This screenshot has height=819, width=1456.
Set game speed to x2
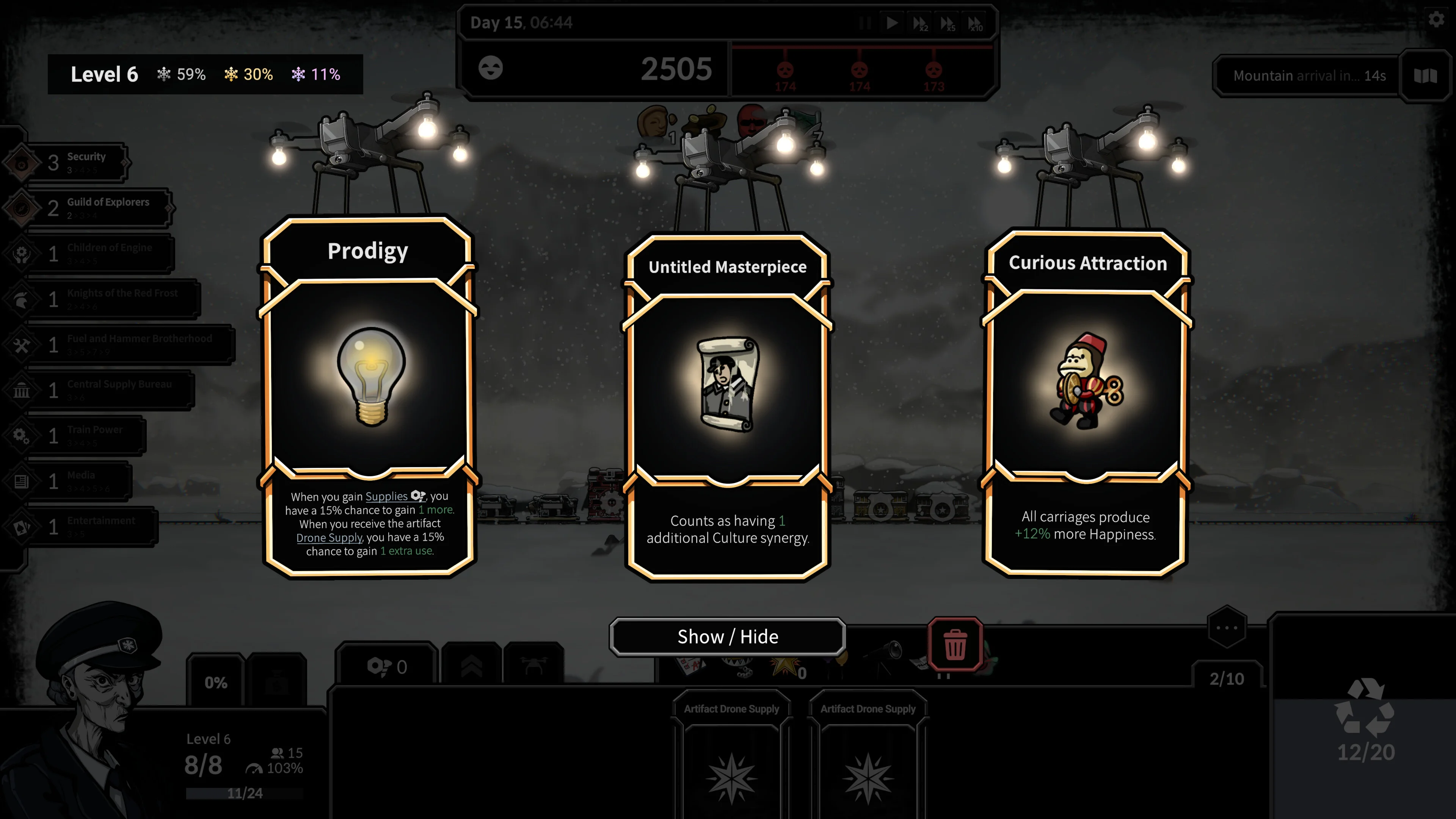pyautogui.click(x=919, y=23)
